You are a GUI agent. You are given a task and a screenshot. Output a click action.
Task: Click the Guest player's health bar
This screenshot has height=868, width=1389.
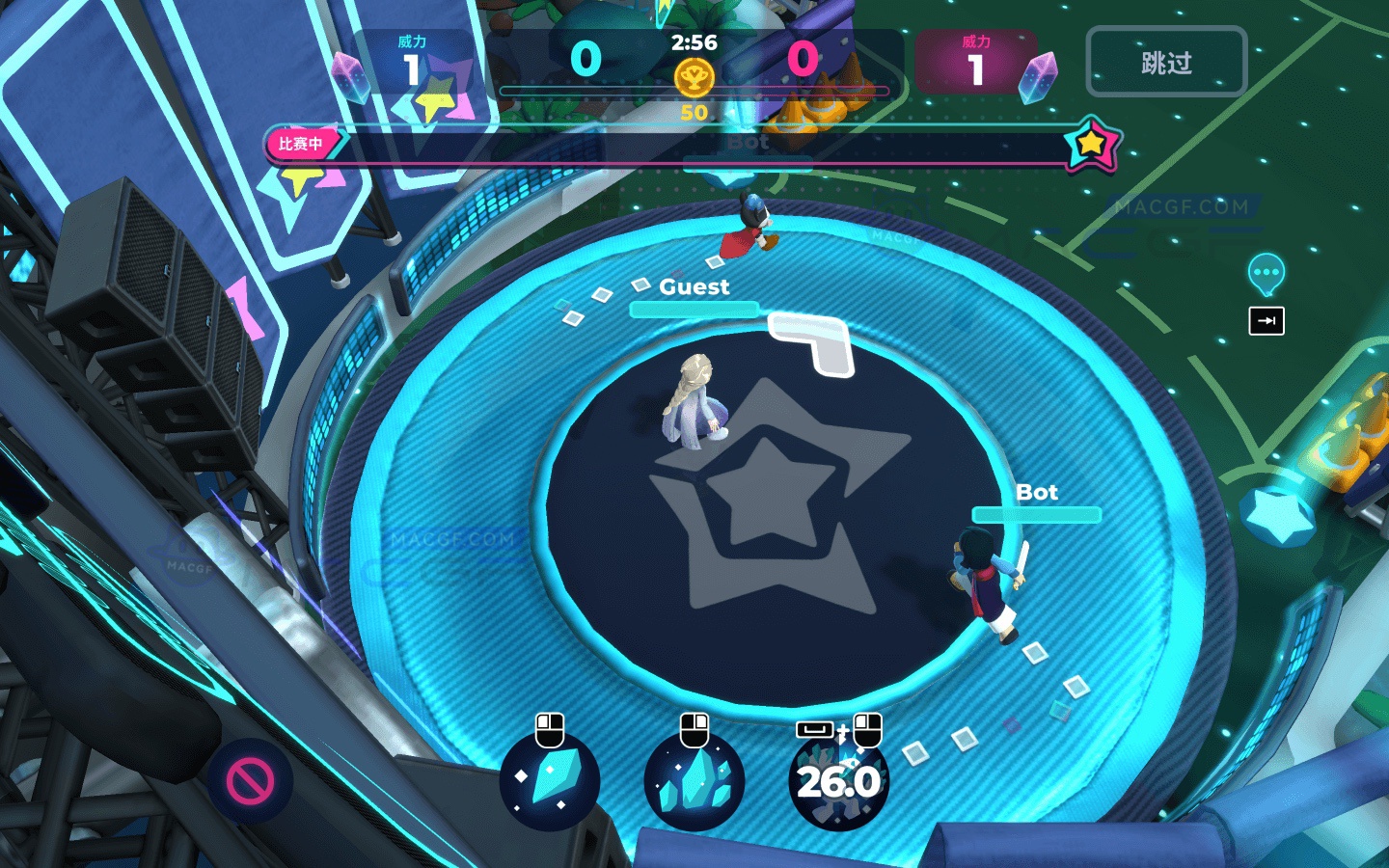pyautogui.click(x=694, y=309)
